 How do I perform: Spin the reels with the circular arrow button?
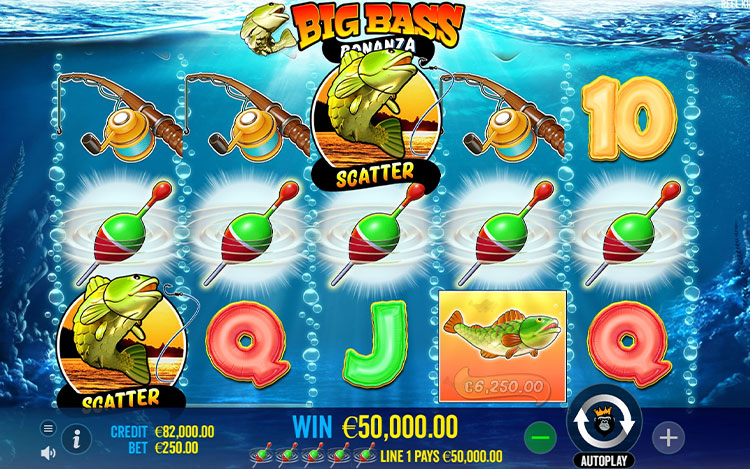pos(604,426)
